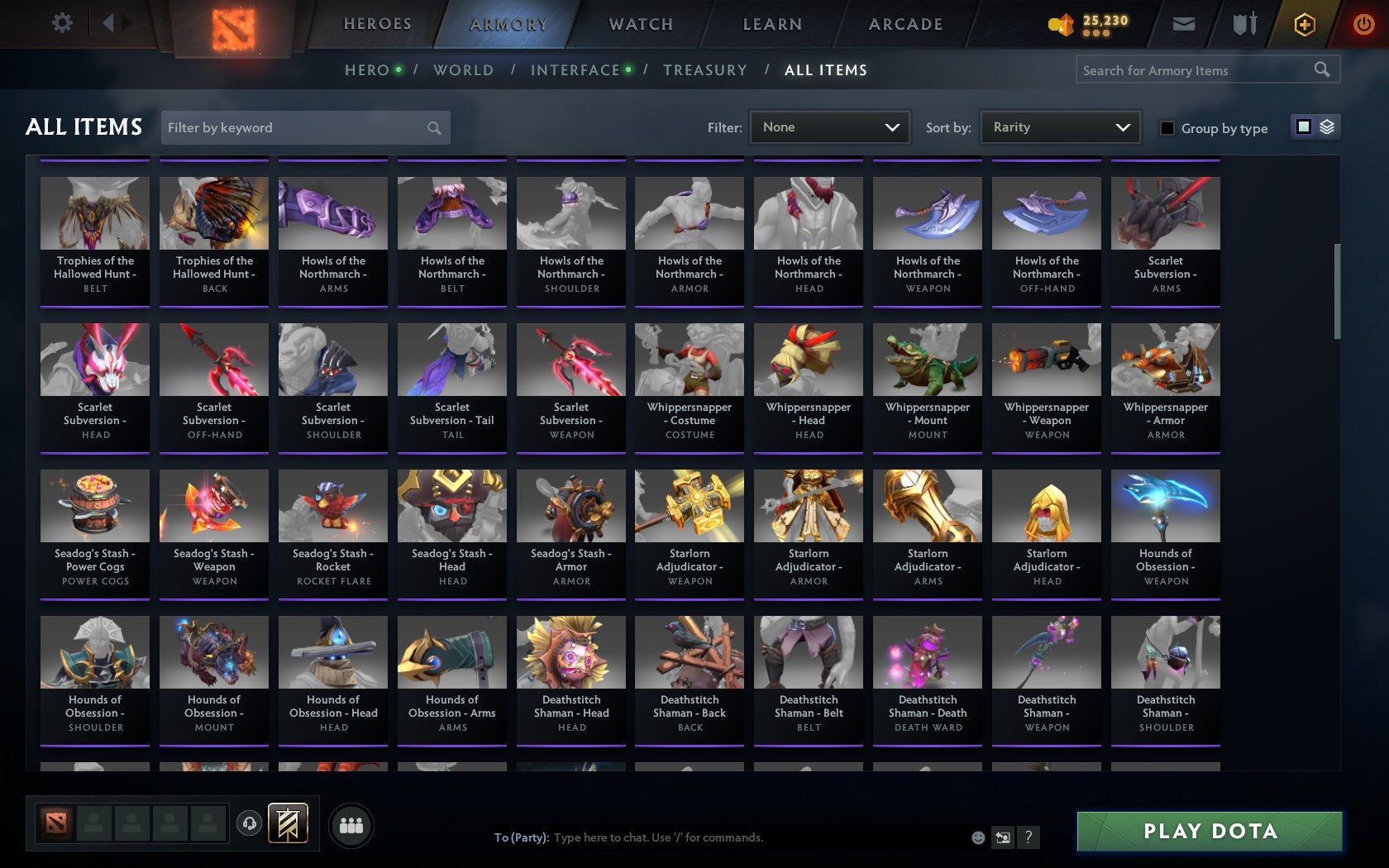Select the Whippersnapper Mount item thumbnail
Image resolution: width=1389 pixels, height=868 pixels.
click(927, 359)
